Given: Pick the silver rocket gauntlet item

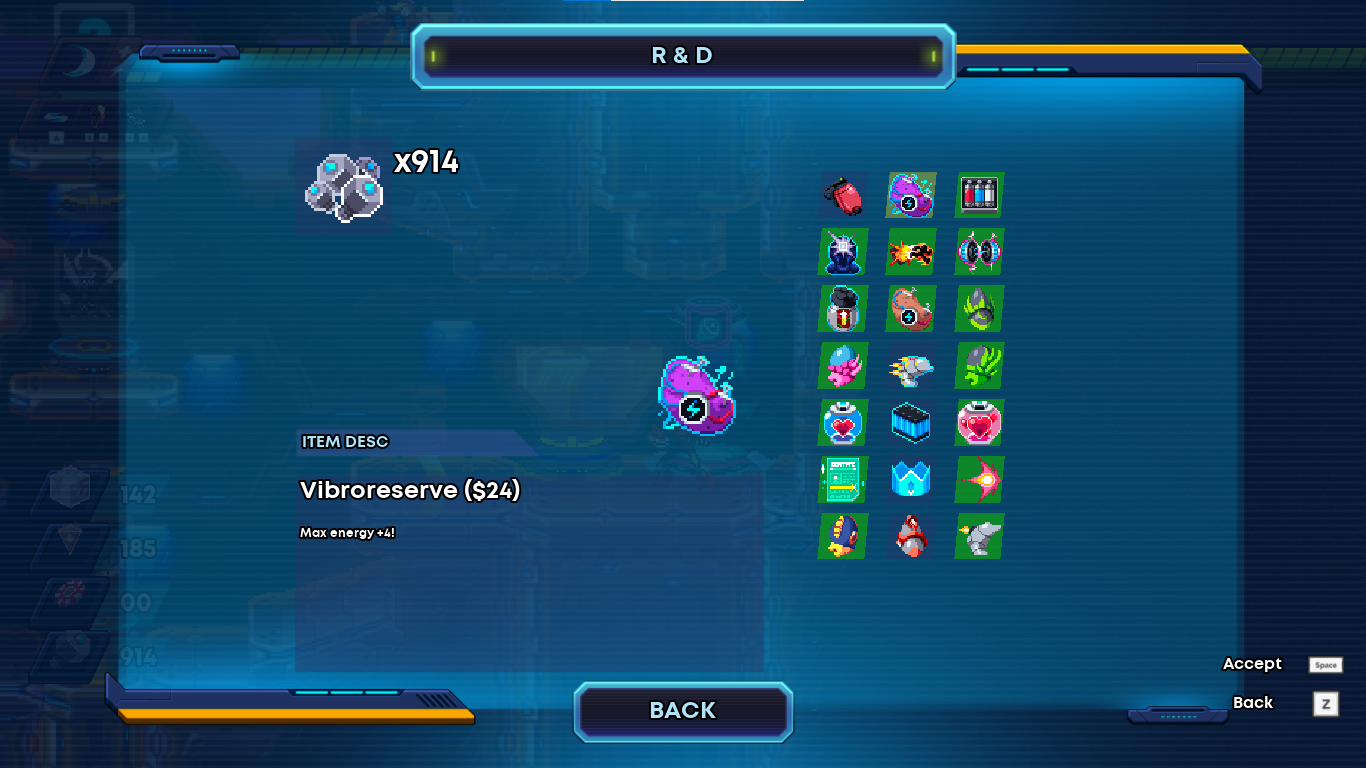Looking at the screenshot, I should [911, 366].
